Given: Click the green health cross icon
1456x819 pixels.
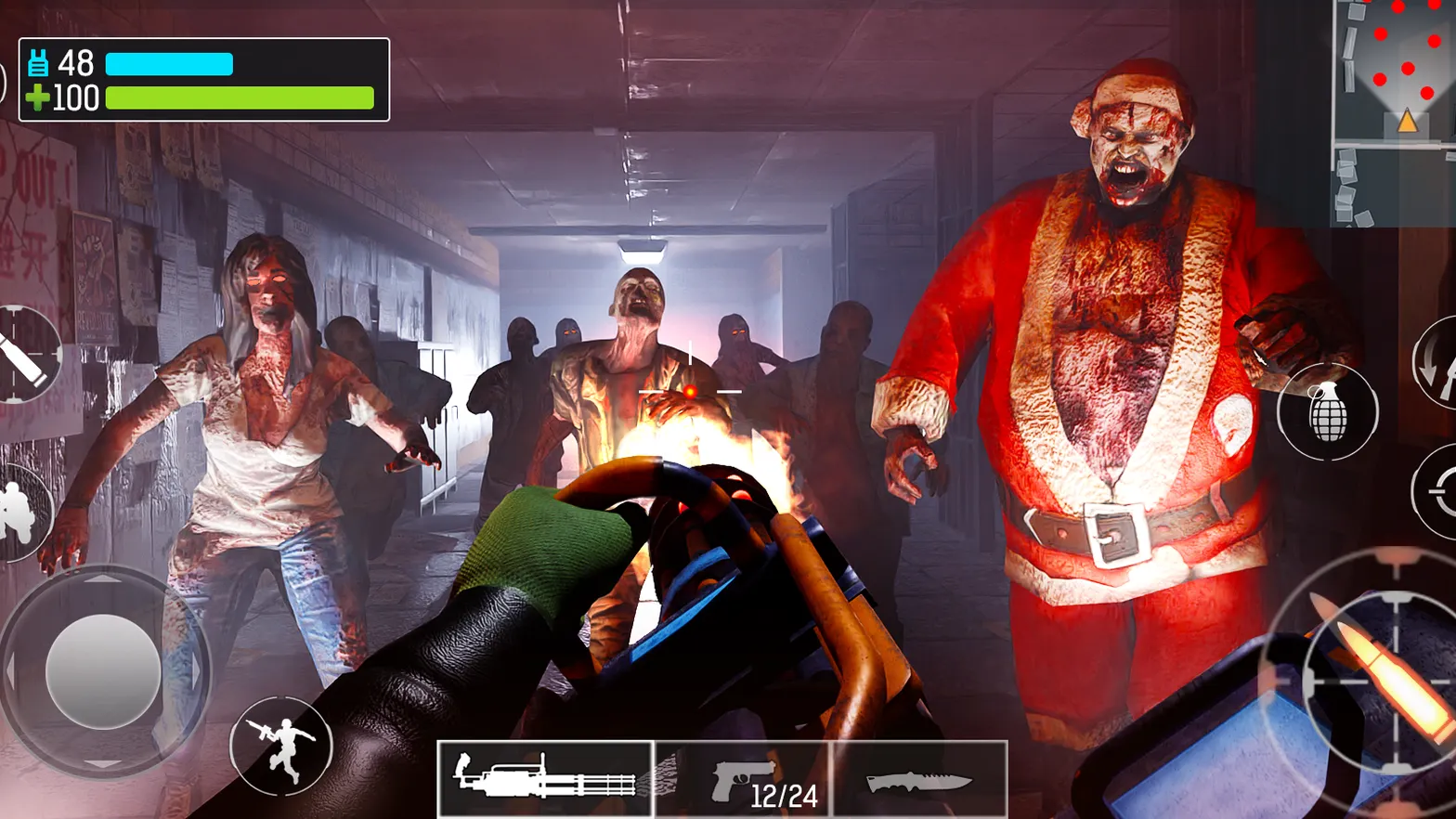Looking at the screenshot, I should point(39,97).
